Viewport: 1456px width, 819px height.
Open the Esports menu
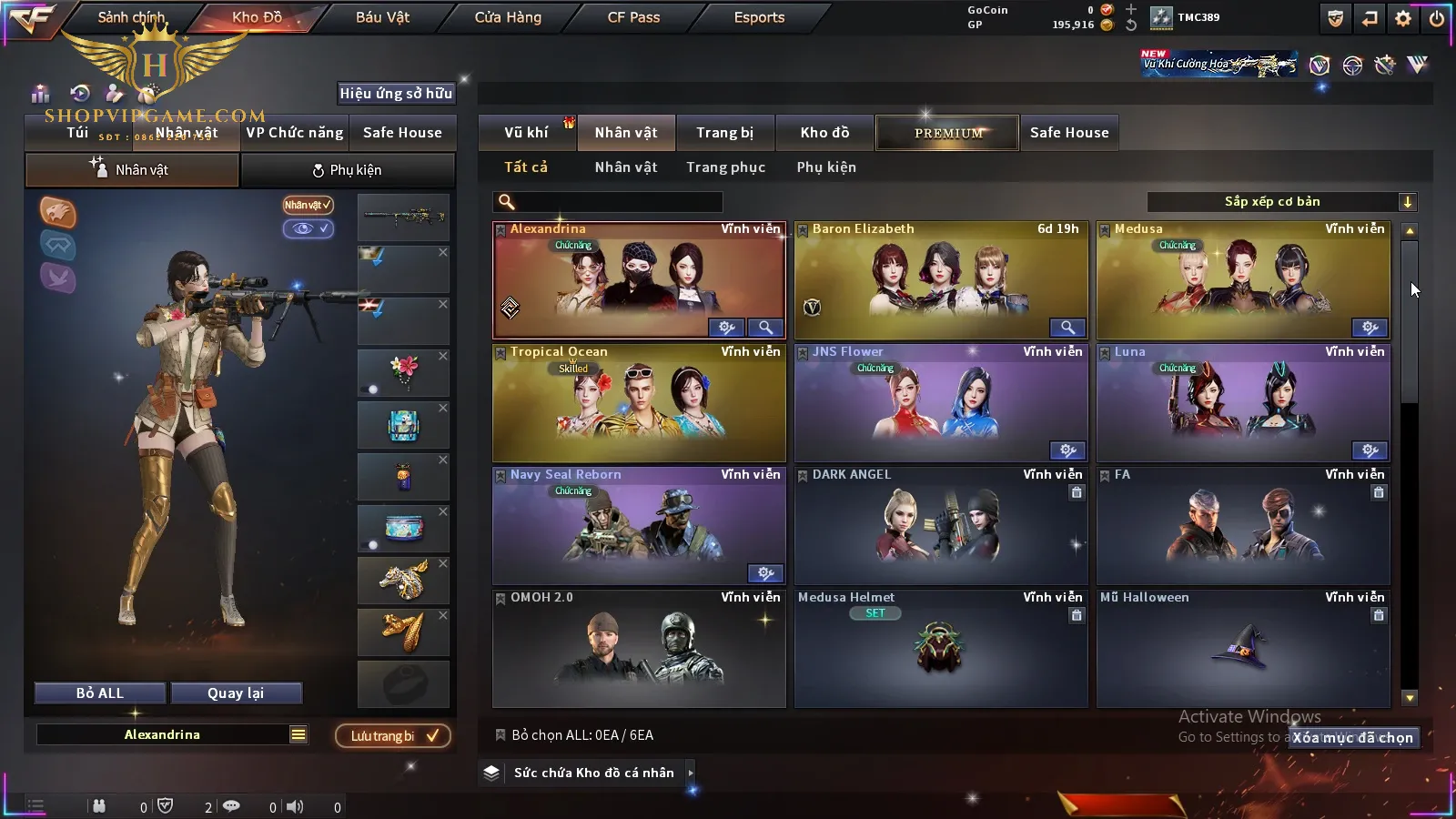[759, 17]
